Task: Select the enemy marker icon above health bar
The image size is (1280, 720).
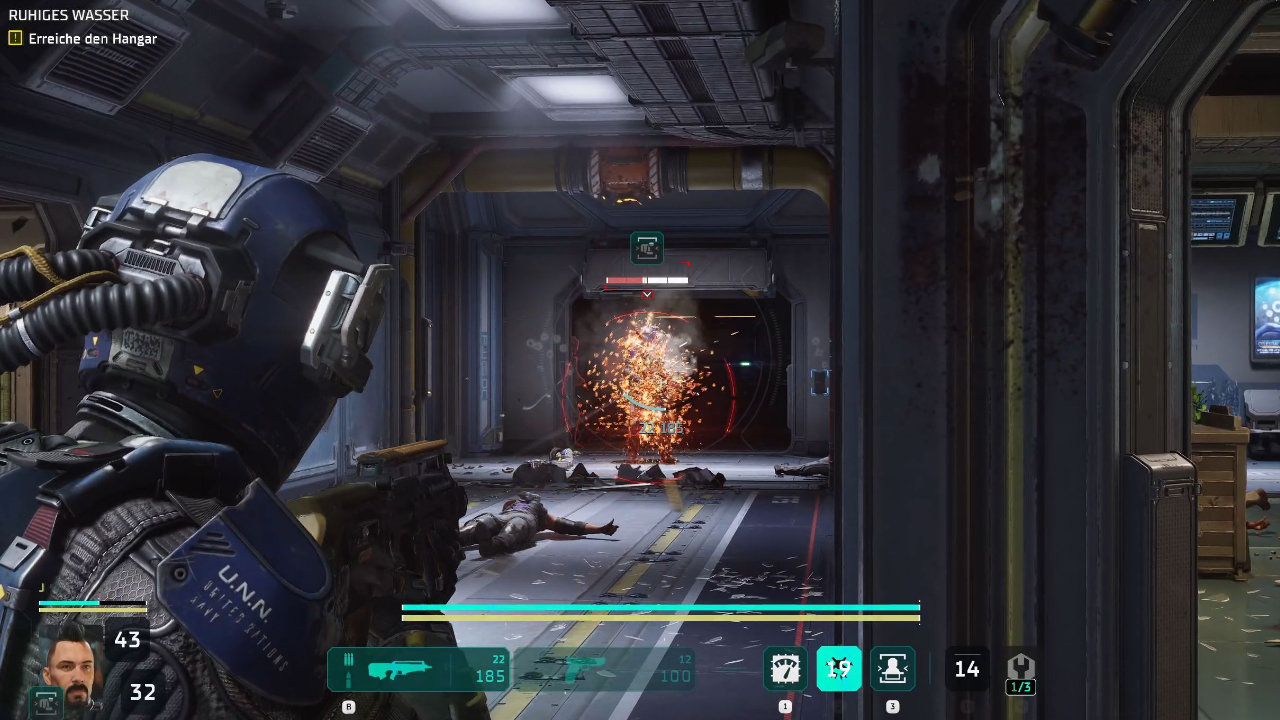Action: click(x=647, y=248)
